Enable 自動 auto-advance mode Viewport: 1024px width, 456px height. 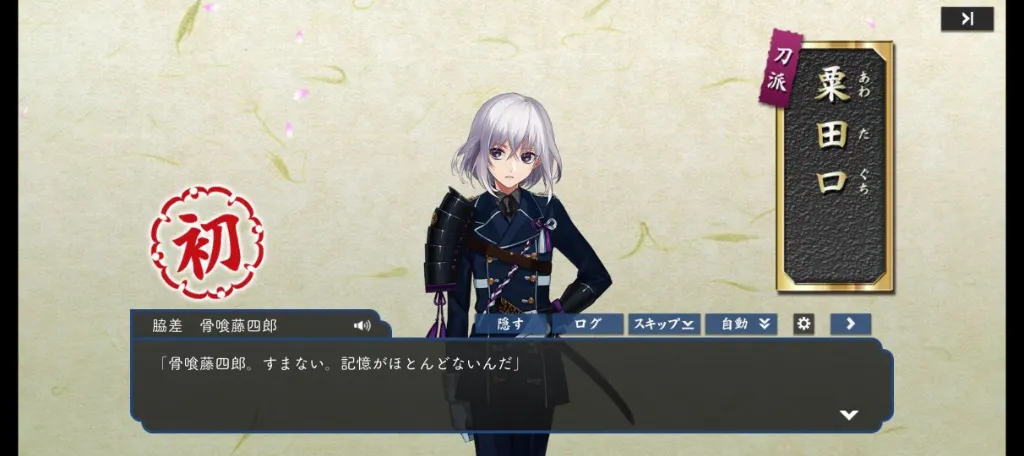[x=741, y=324]
